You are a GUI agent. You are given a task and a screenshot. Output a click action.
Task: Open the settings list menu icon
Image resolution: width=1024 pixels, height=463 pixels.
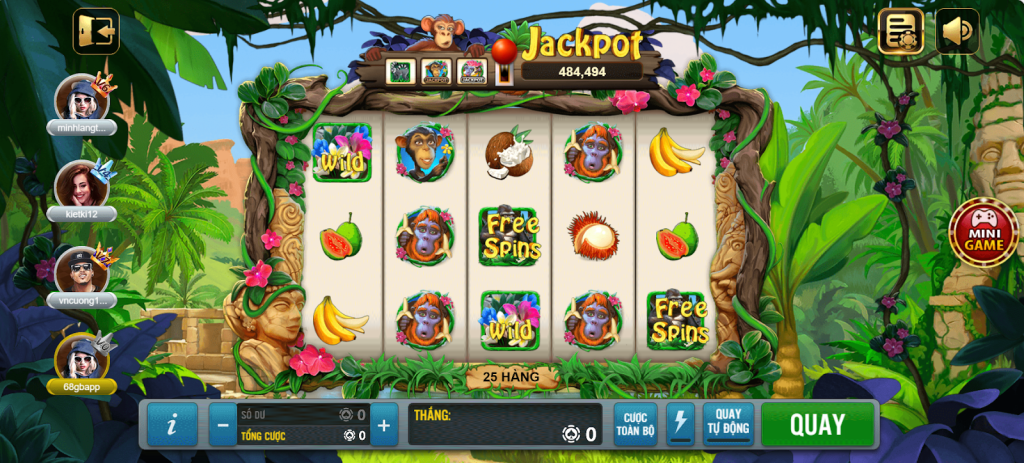(x=900, y=32)
